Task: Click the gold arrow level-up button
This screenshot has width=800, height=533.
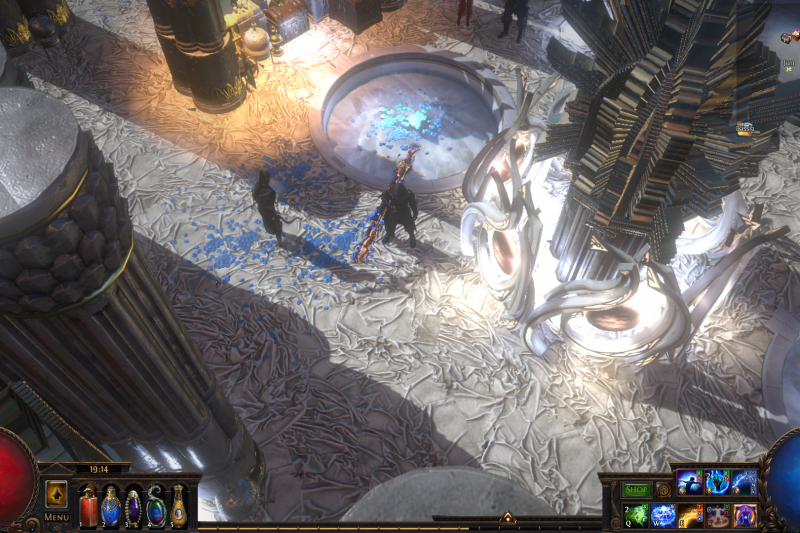Action: pyautogui.click(x=56, y=494)
